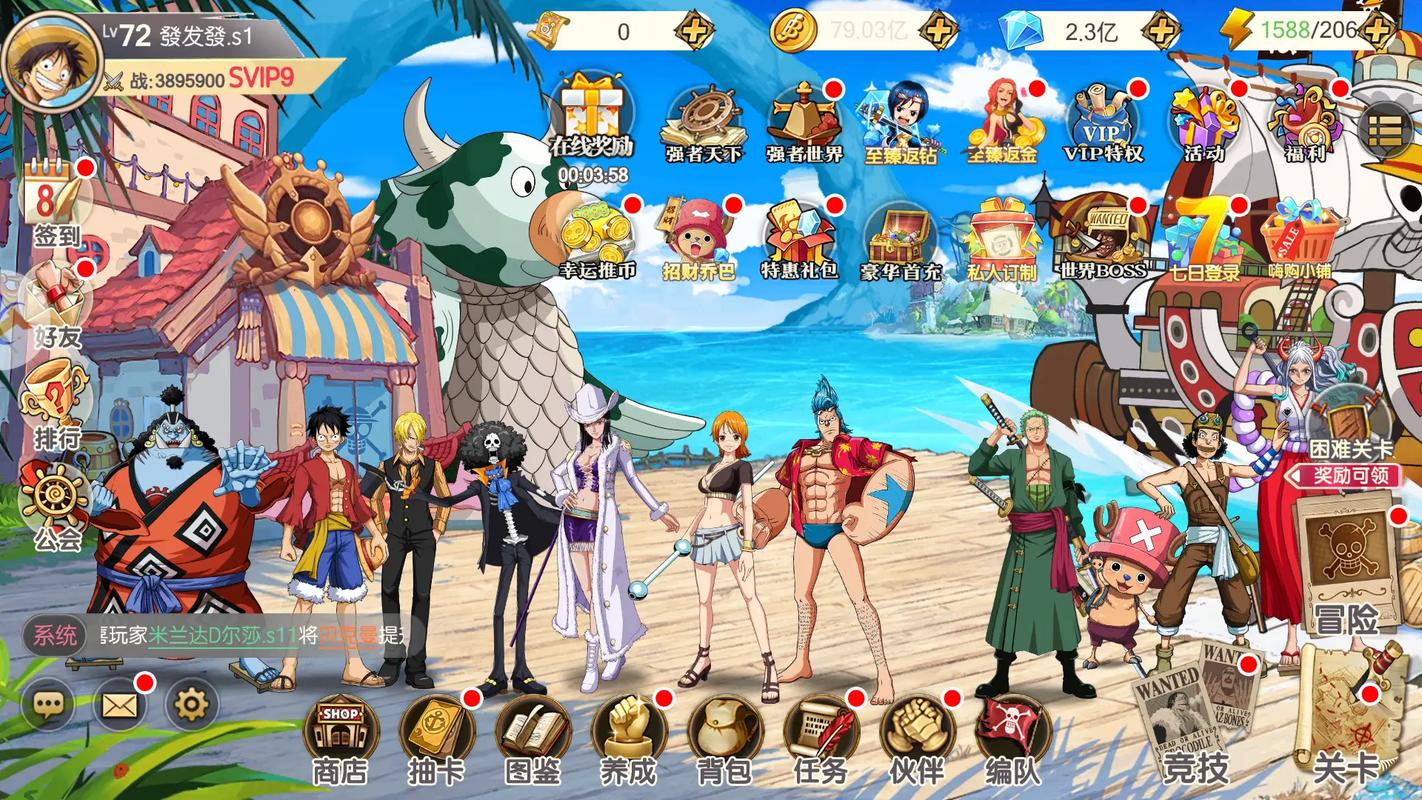
Task: Open the 商店 shop menu
Action: click(x=341, y=730)
